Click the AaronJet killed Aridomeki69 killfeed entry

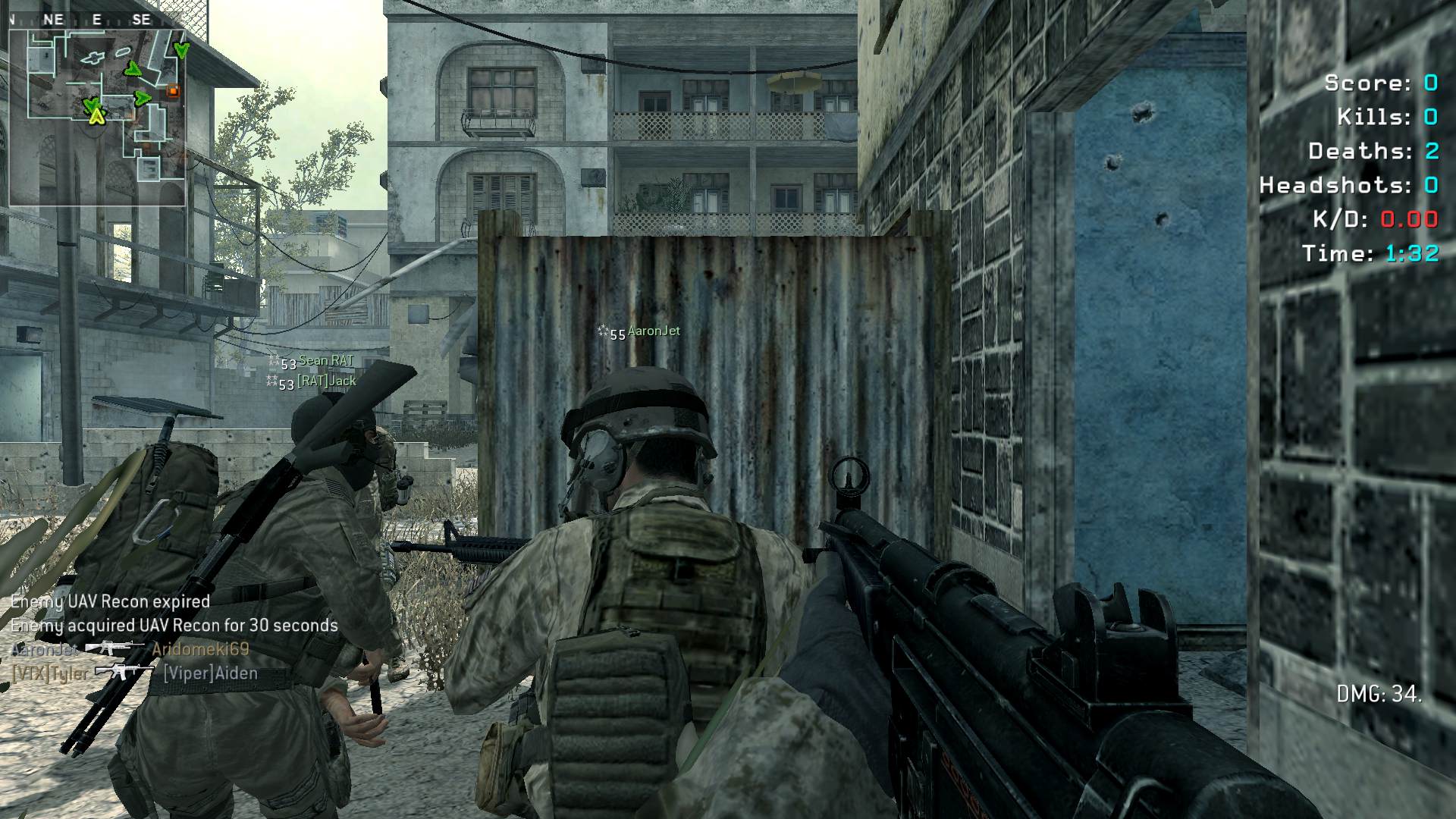(130, 649)
